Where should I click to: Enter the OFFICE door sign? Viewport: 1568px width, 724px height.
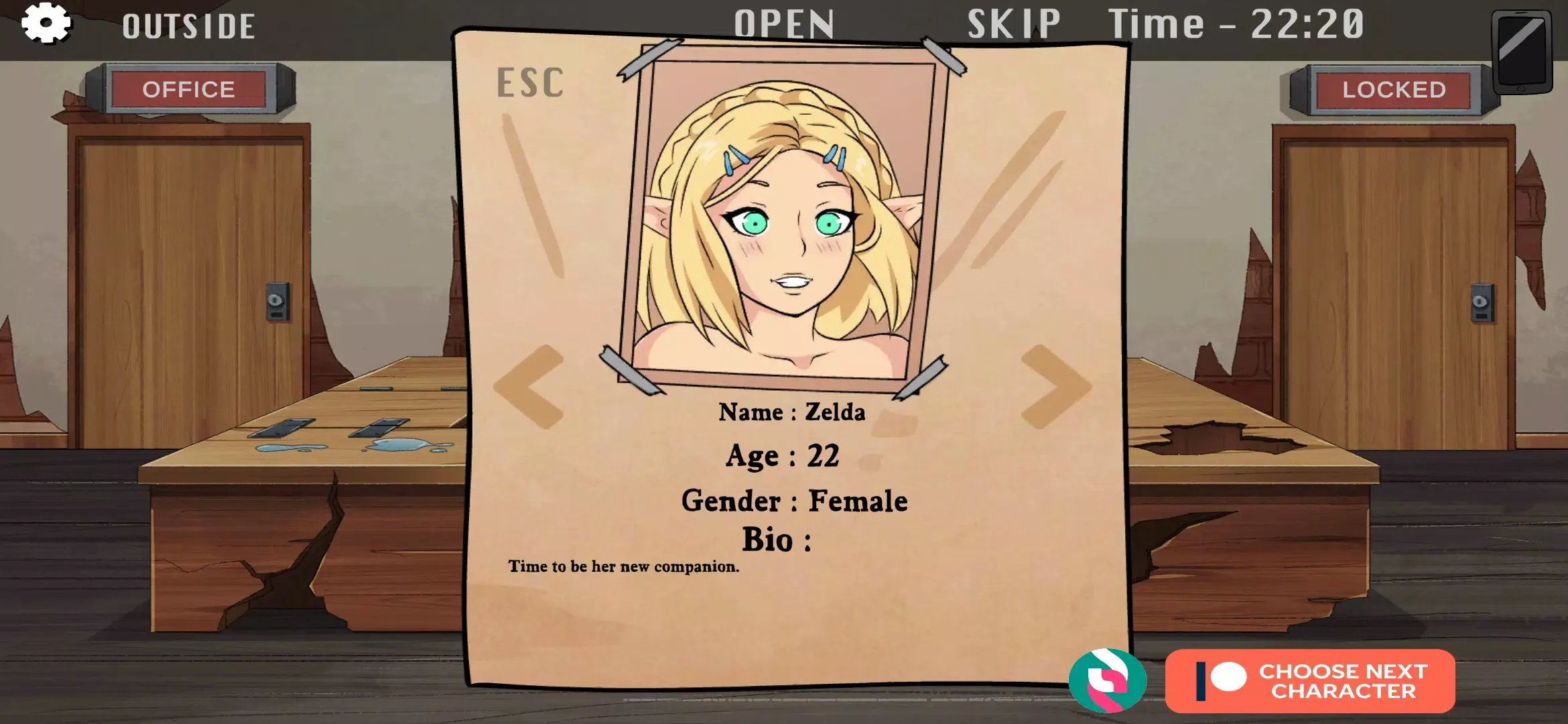pos(189,89)
